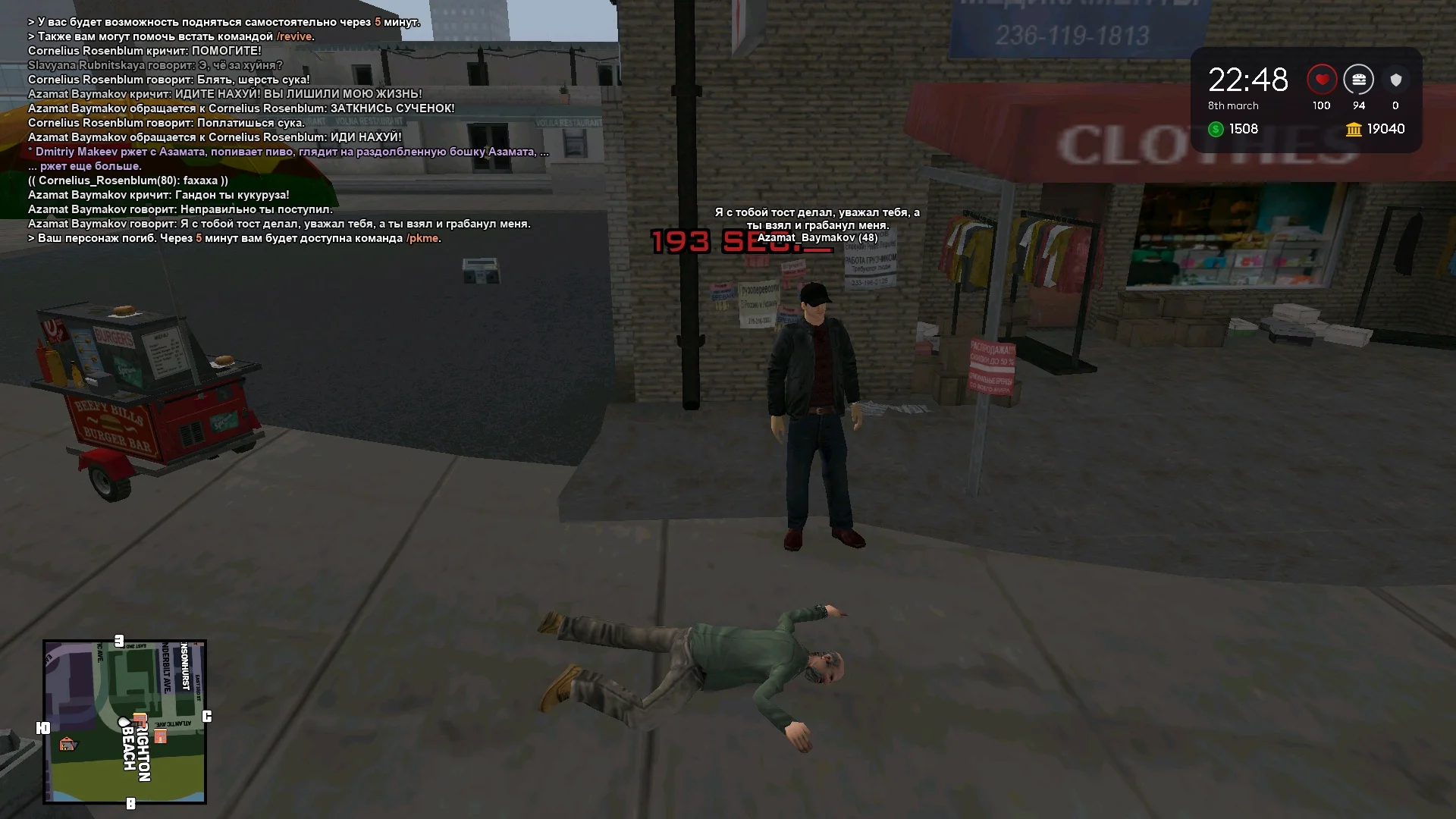
Task: Select the shield armor icon
Action: [1395, 80]
